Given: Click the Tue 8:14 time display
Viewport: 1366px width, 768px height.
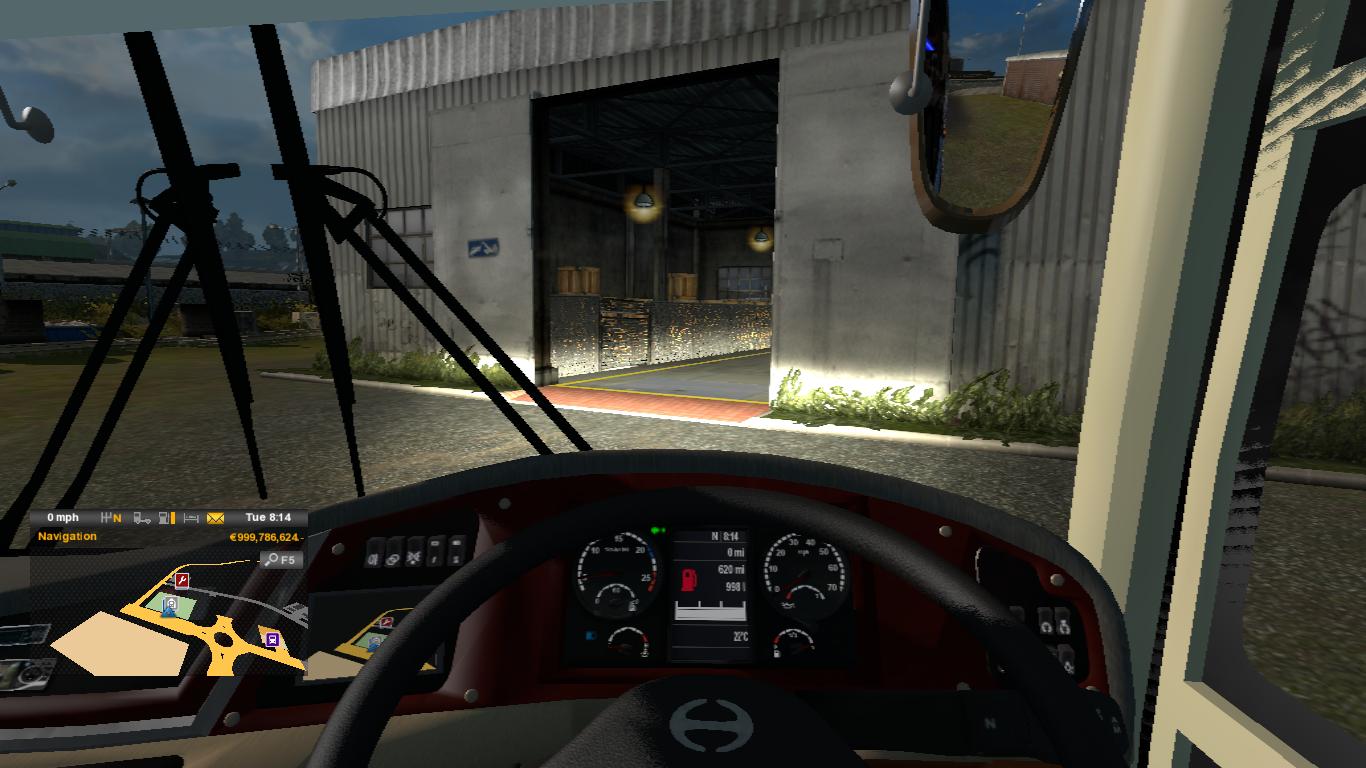Looking at the screenshot, I should 268,516.
